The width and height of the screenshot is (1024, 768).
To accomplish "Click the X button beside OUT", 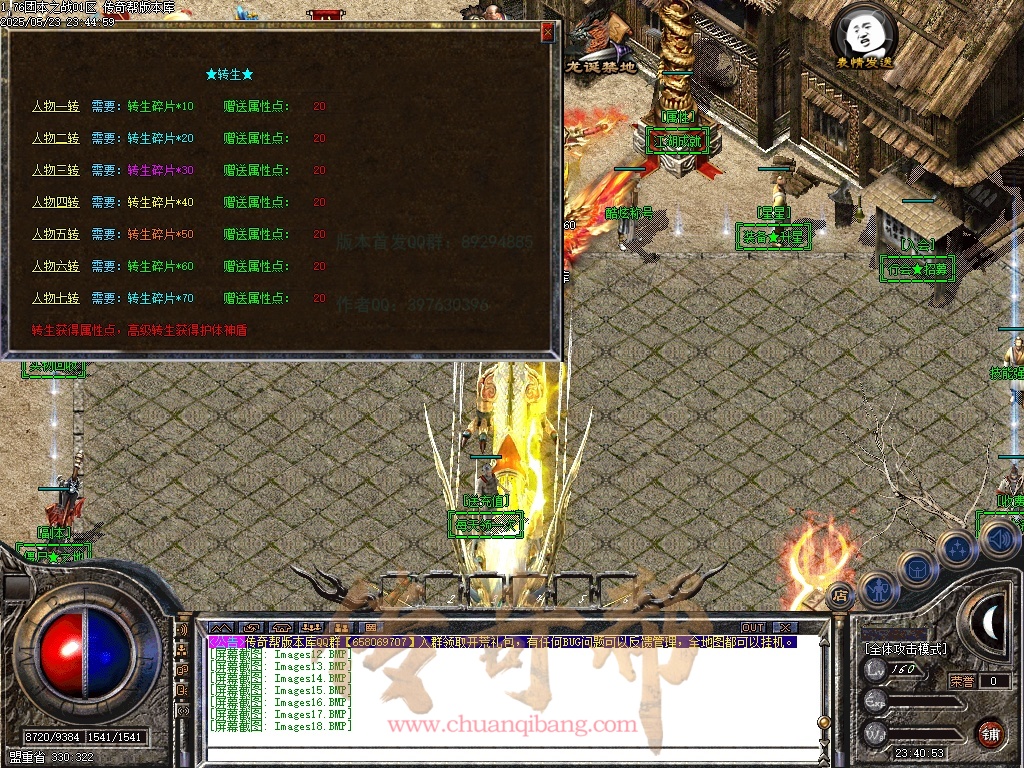I will pyautogui.click(x=783, y=628).
